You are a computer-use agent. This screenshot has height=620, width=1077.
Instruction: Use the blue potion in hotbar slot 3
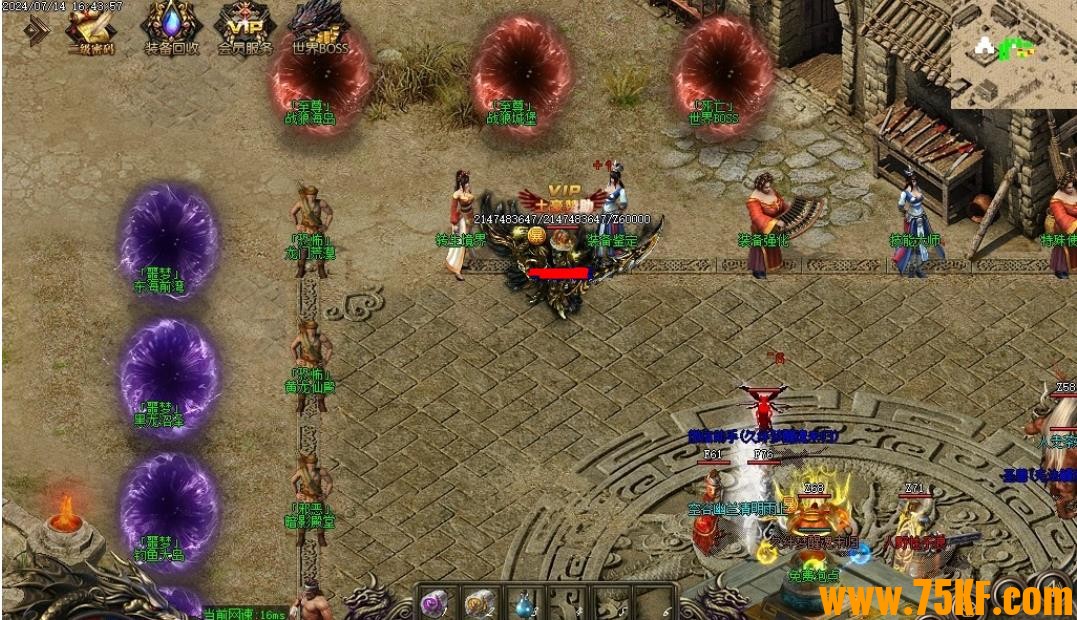(x=523, y=604)
